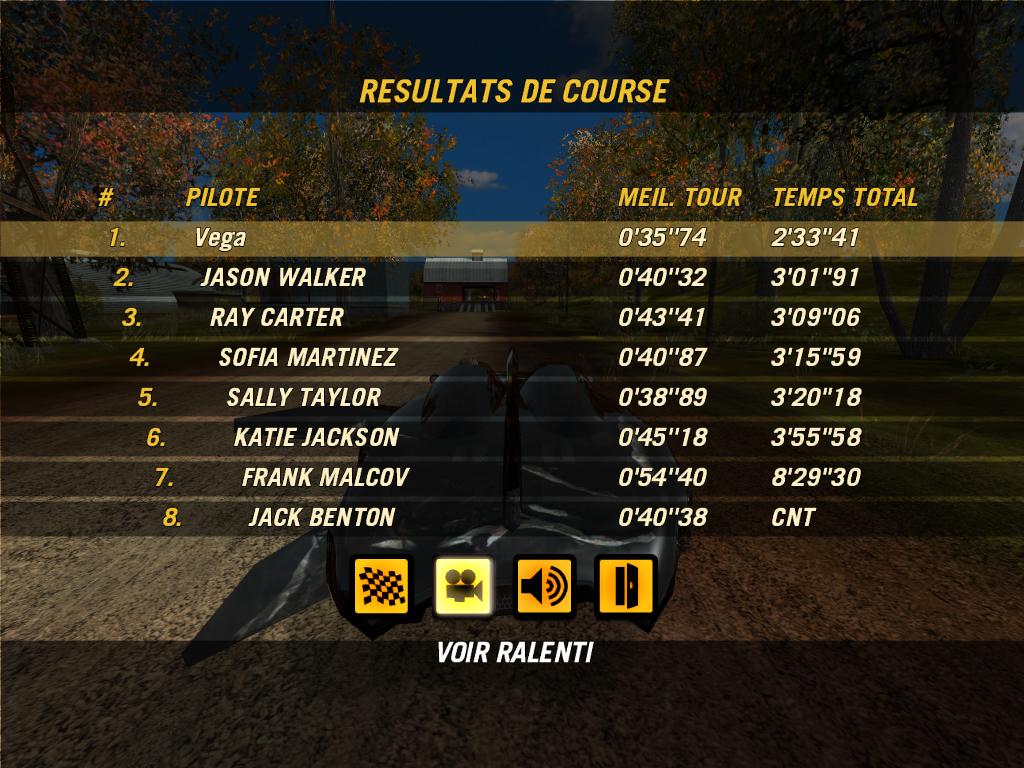Pick Ray Carter's result row
This screenshot has height=768, width=1024.
pyautogui.click(x=511, y=318)
